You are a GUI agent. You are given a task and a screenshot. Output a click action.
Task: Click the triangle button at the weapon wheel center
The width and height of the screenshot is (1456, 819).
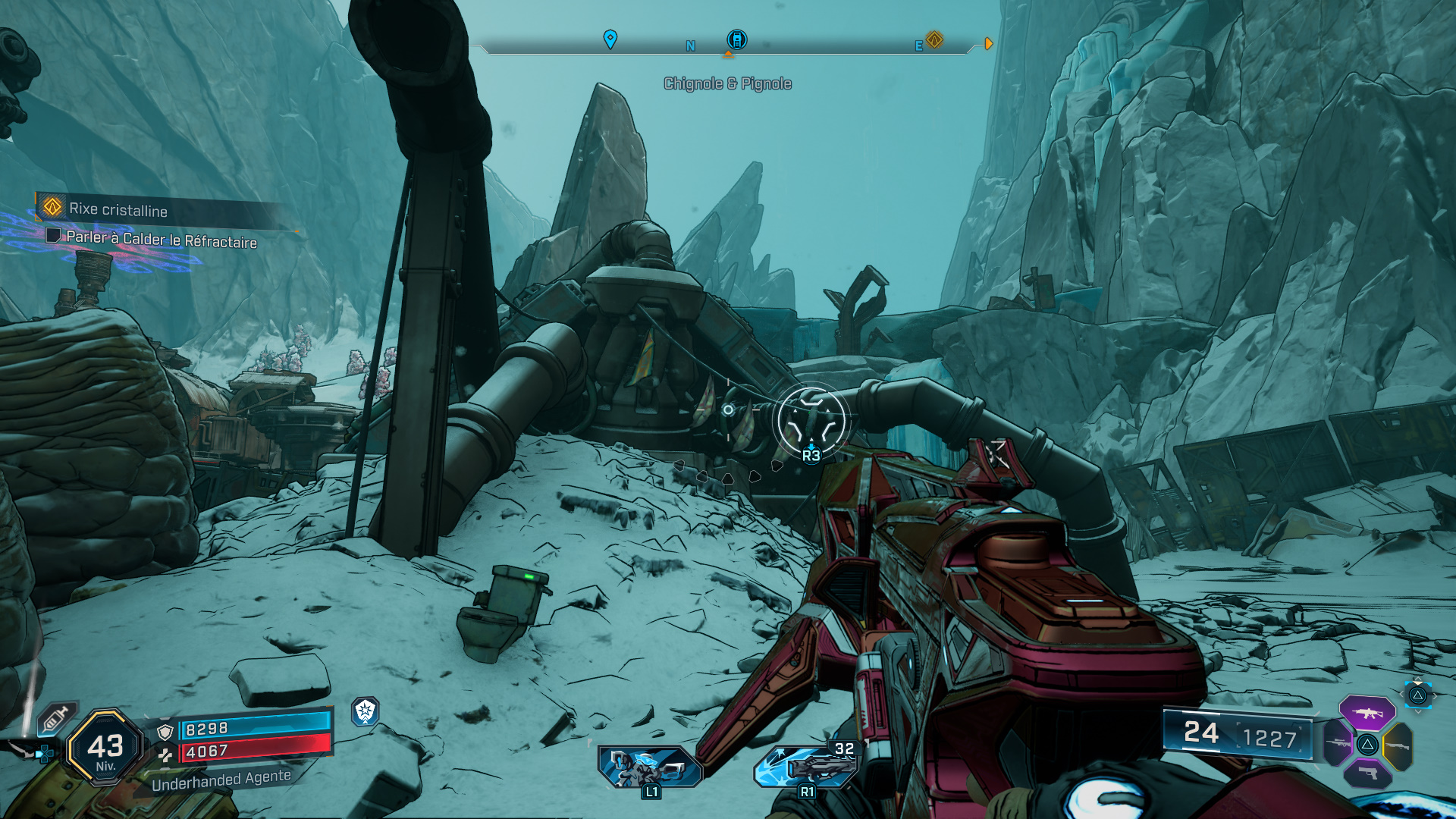pos(1367,744)
